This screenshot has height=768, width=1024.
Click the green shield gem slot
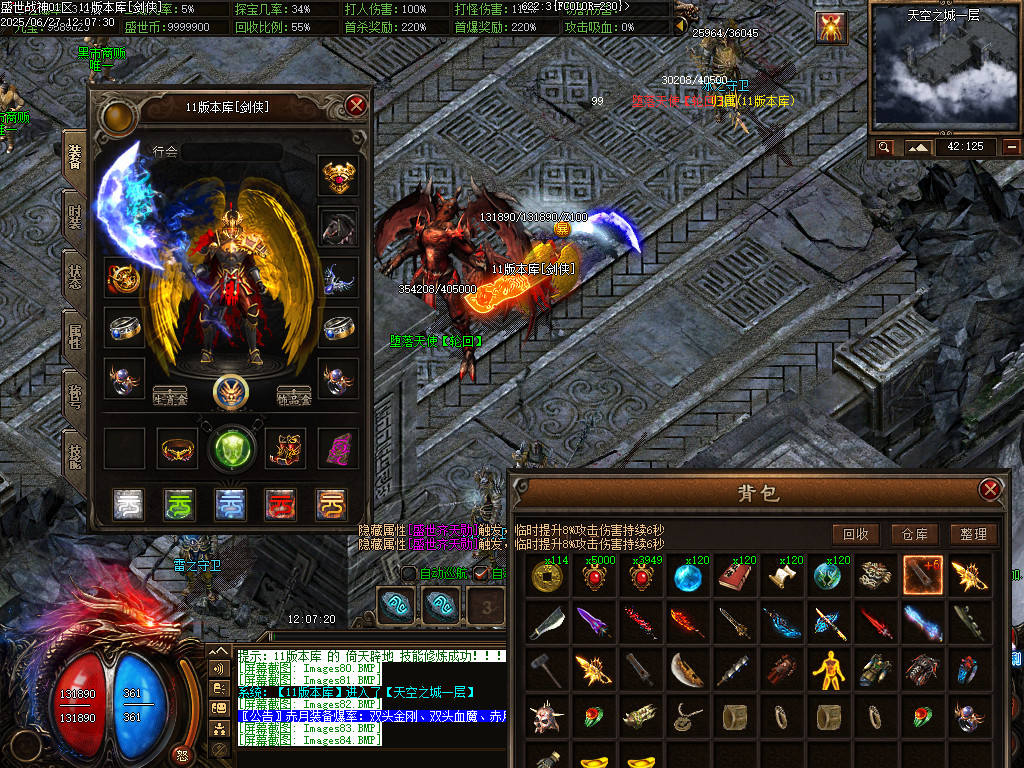click(231, 448)
